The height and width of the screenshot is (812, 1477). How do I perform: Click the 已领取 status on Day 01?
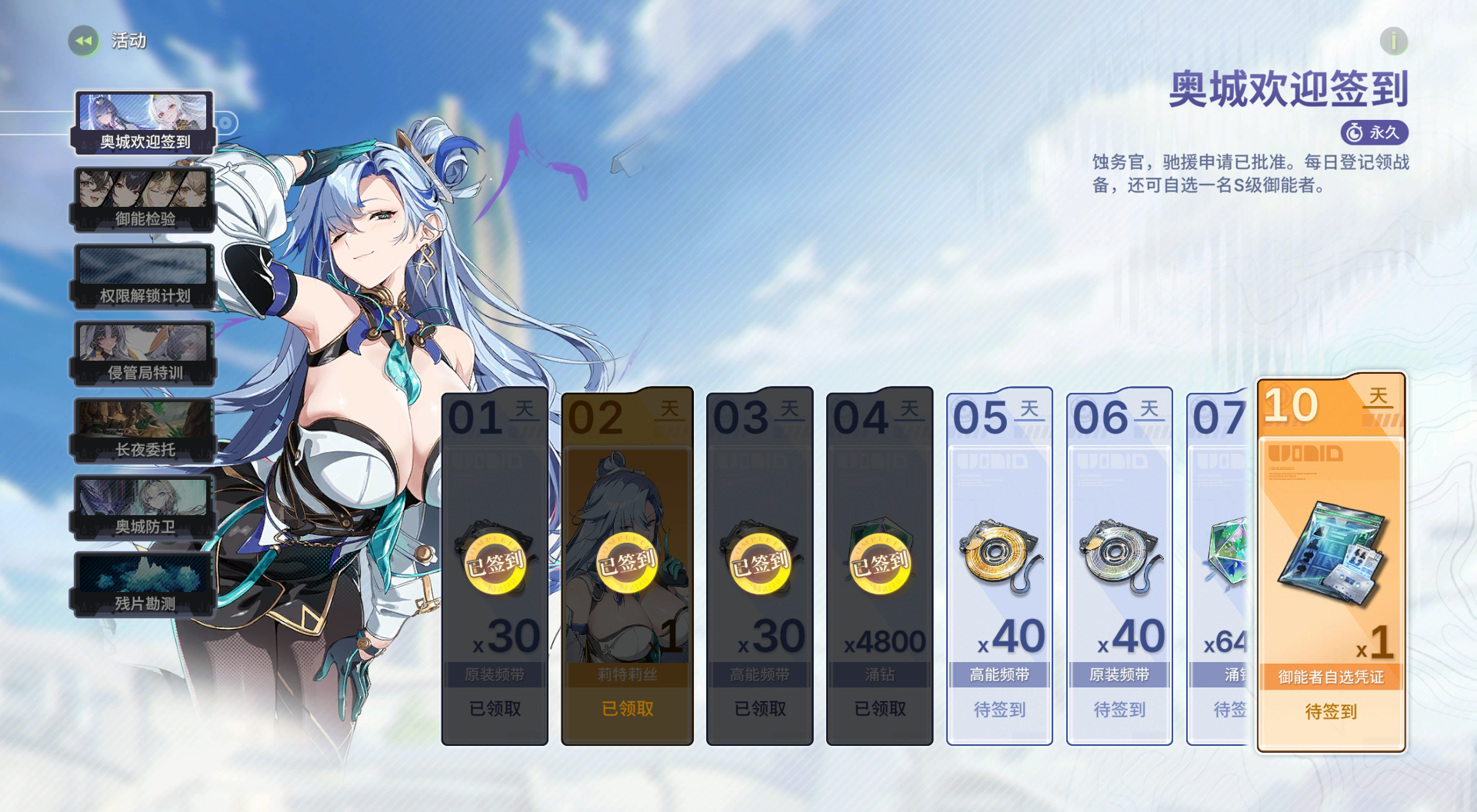point(495,709)
